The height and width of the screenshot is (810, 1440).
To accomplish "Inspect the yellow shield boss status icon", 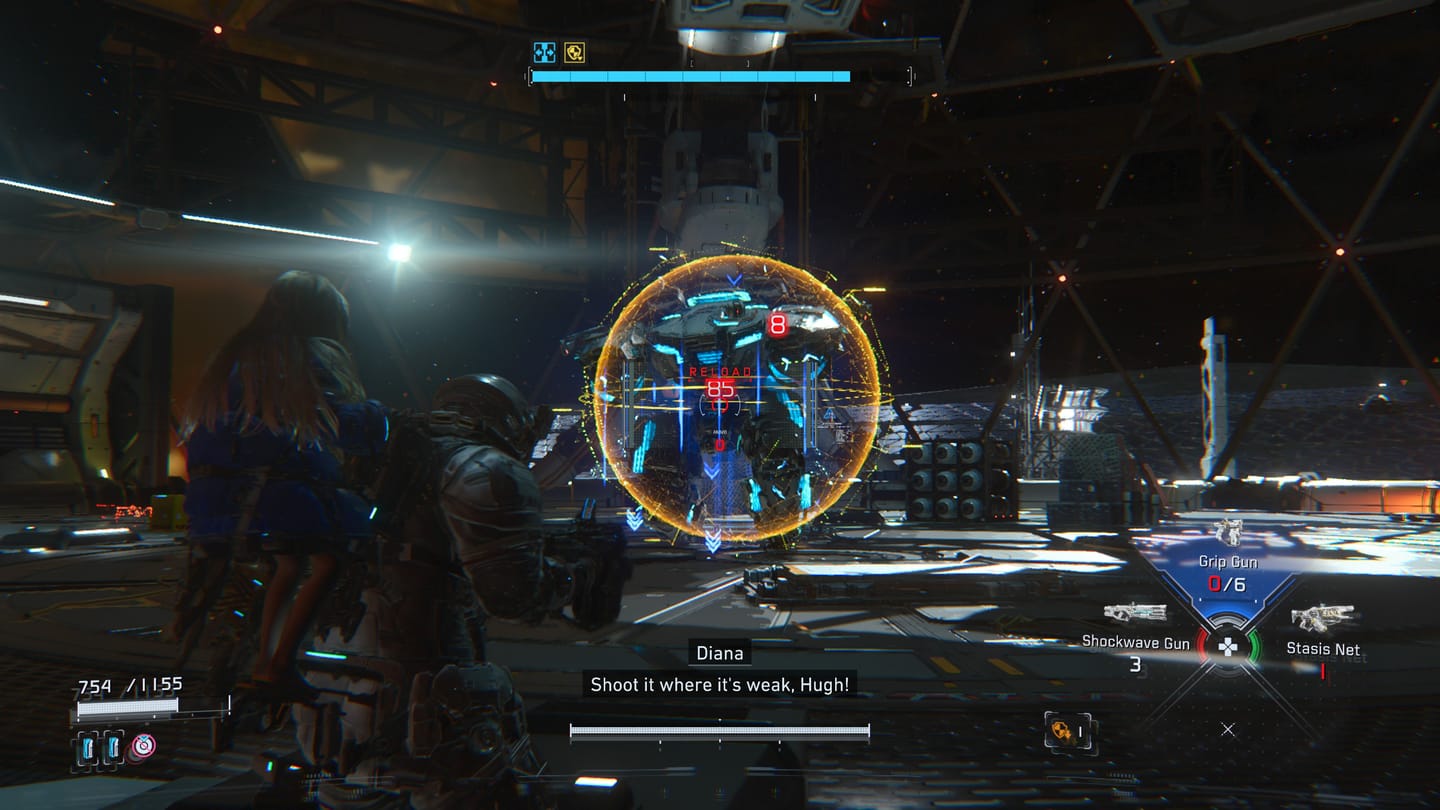I will (574, 52).
